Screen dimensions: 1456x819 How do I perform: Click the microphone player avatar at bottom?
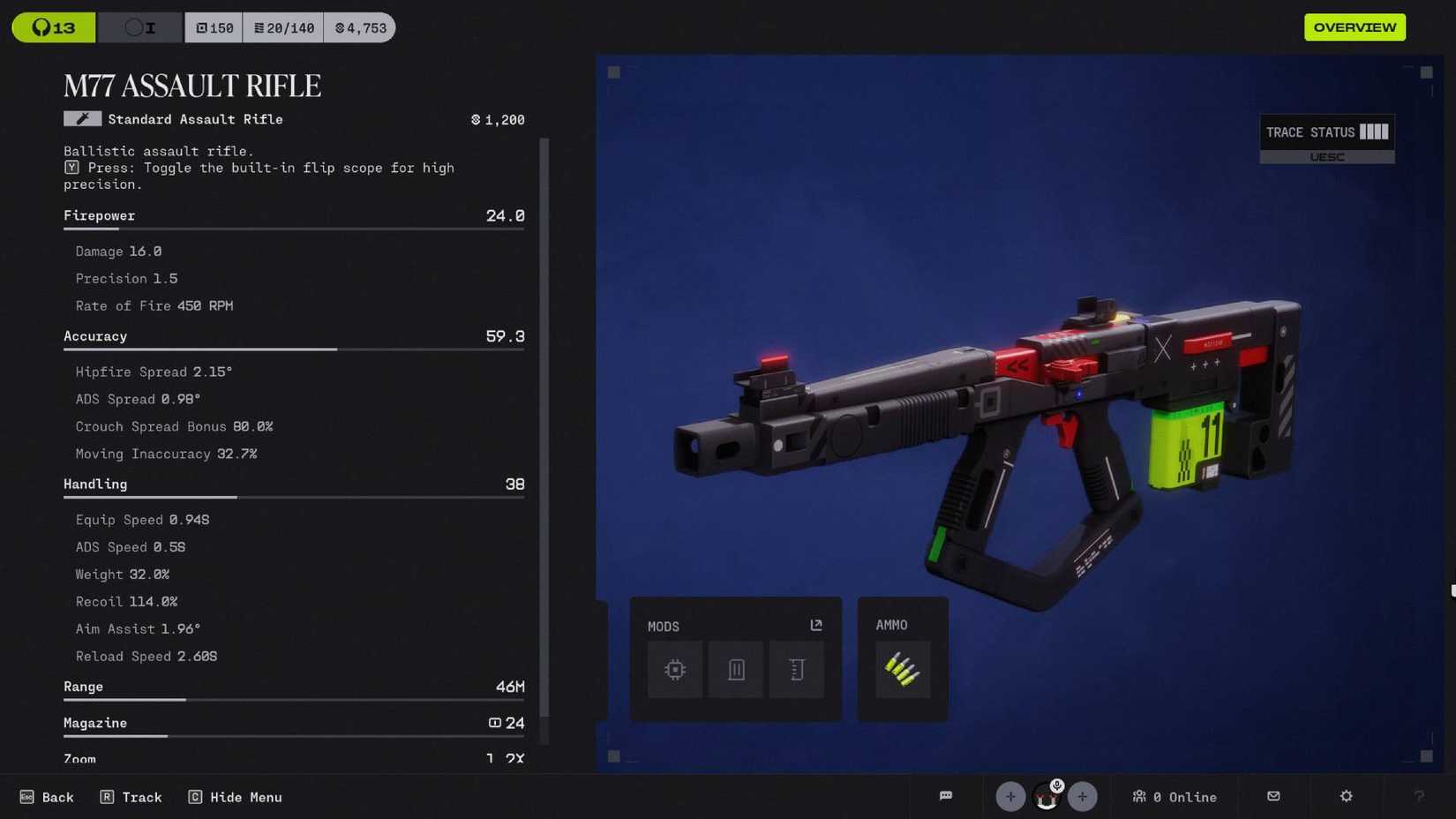[1046, 796]
